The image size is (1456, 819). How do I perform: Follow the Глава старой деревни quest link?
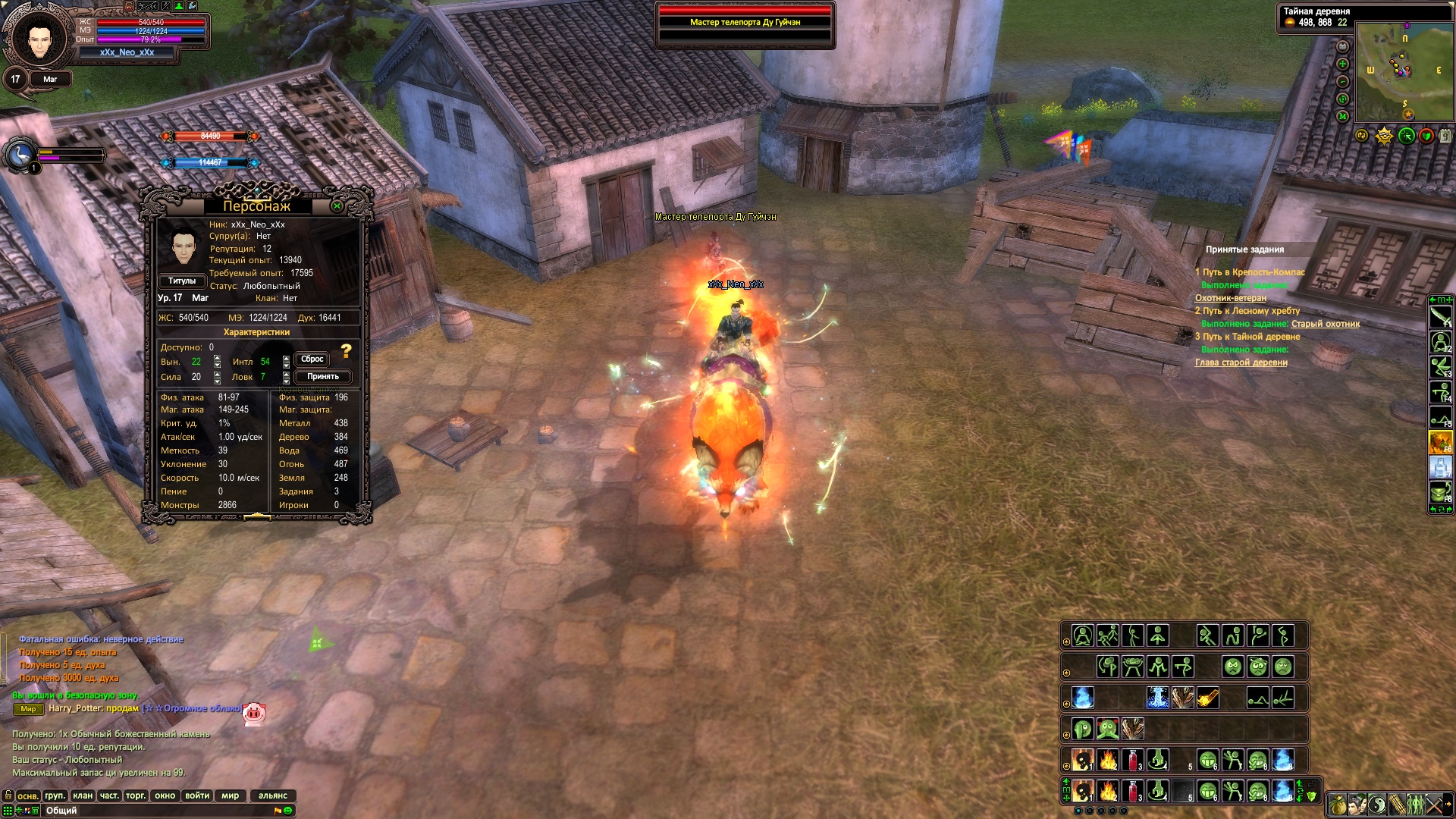(x=1241, y=362)
